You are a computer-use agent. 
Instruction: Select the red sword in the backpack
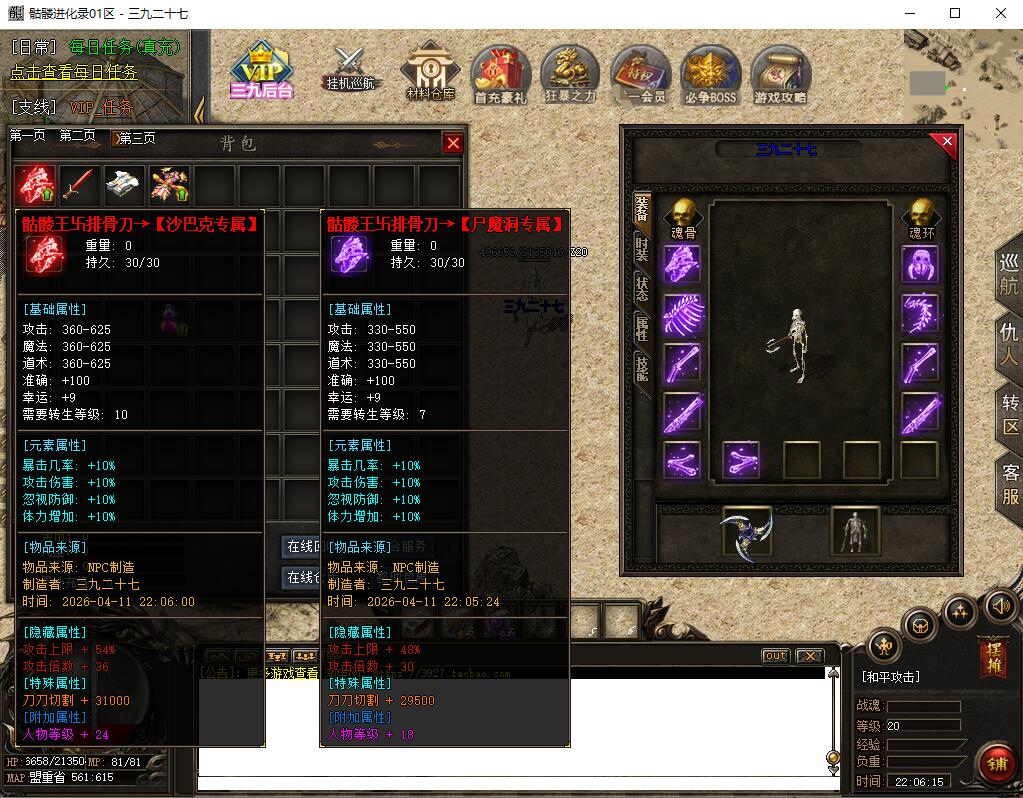(x=80, y=185)
